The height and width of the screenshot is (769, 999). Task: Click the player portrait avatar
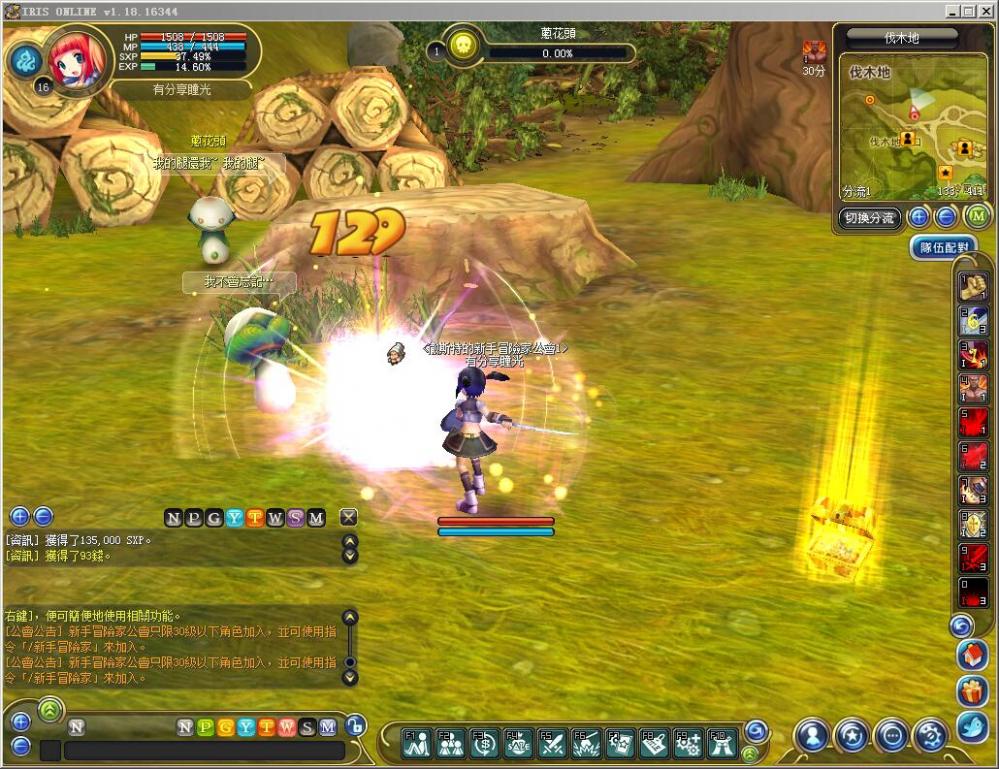pos(74,62)
